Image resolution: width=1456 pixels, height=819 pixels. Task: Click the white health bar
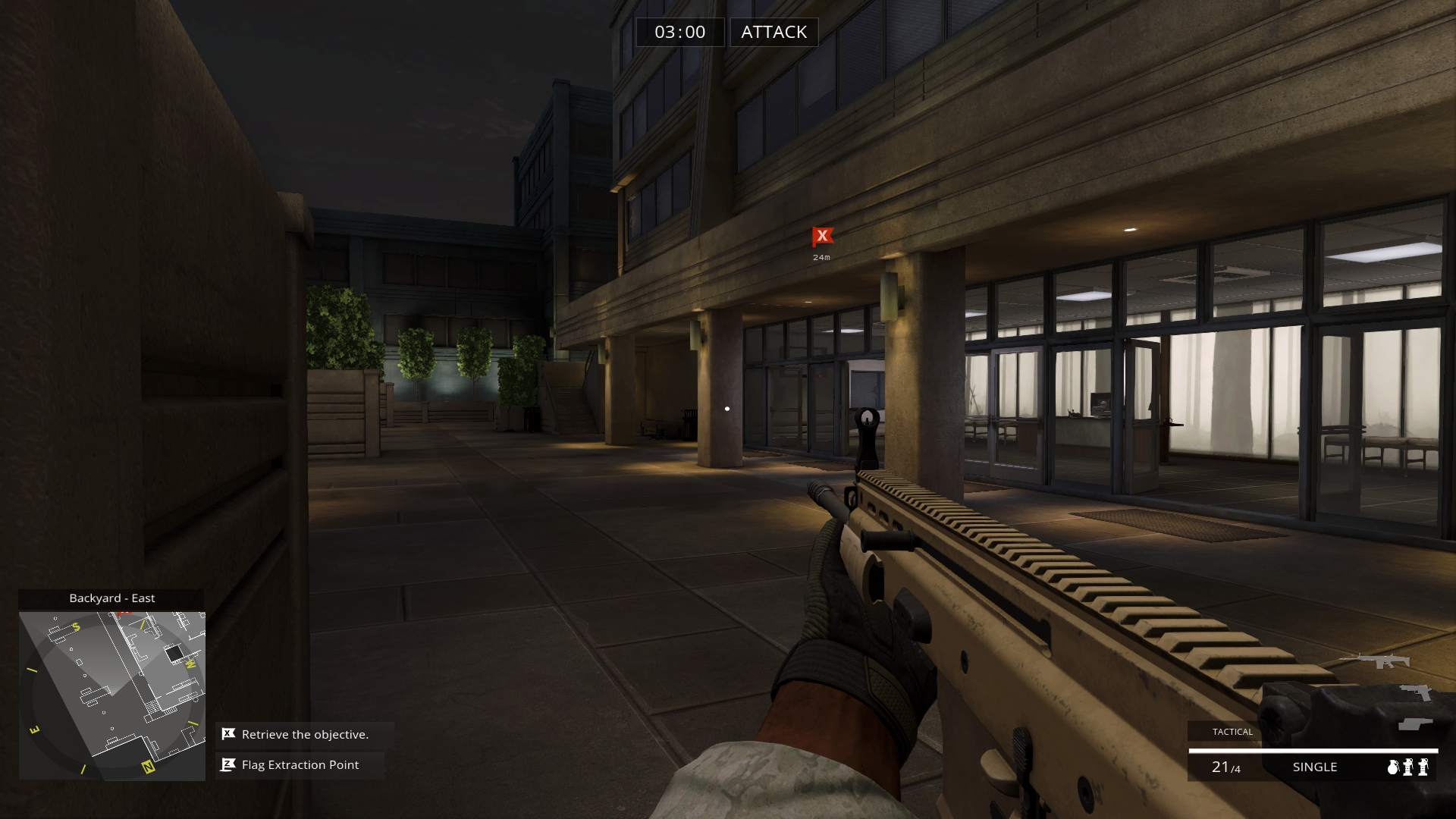1312,751
